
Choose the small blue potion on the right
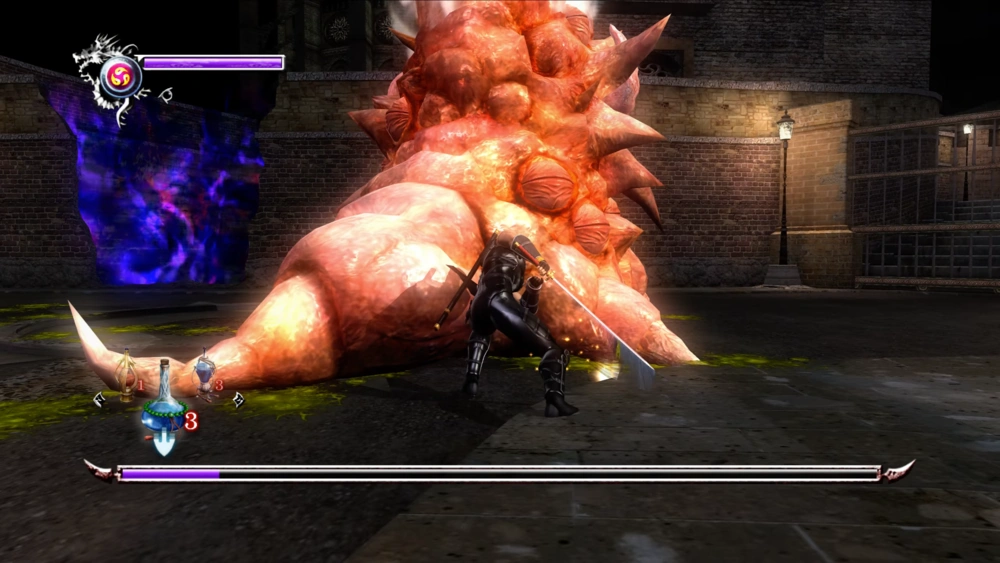pos(205,371)
